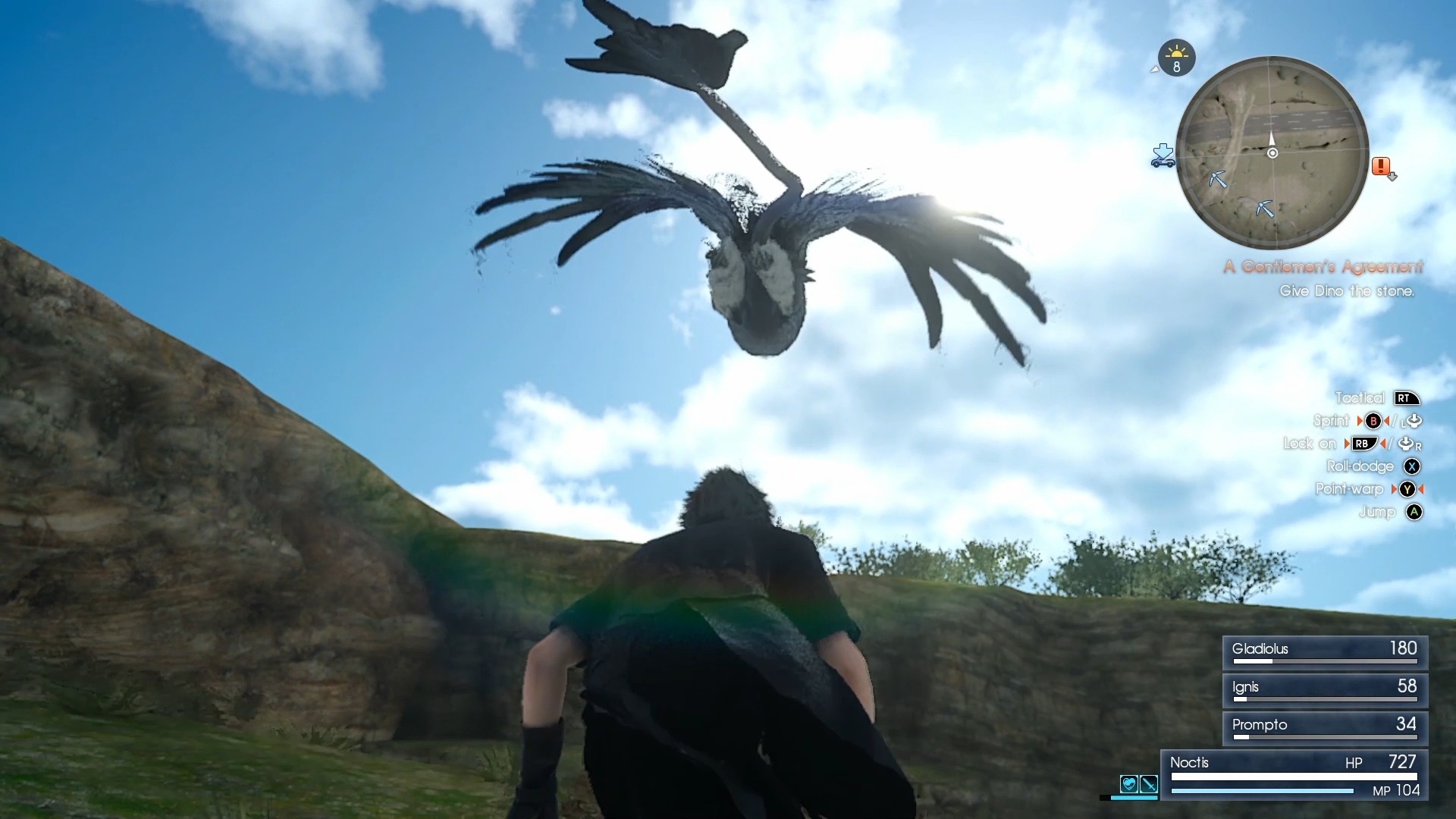Select the quest title A Gentlemen's Agreement
Viewport: 1456px width, 819px height.
[1324, 266]
